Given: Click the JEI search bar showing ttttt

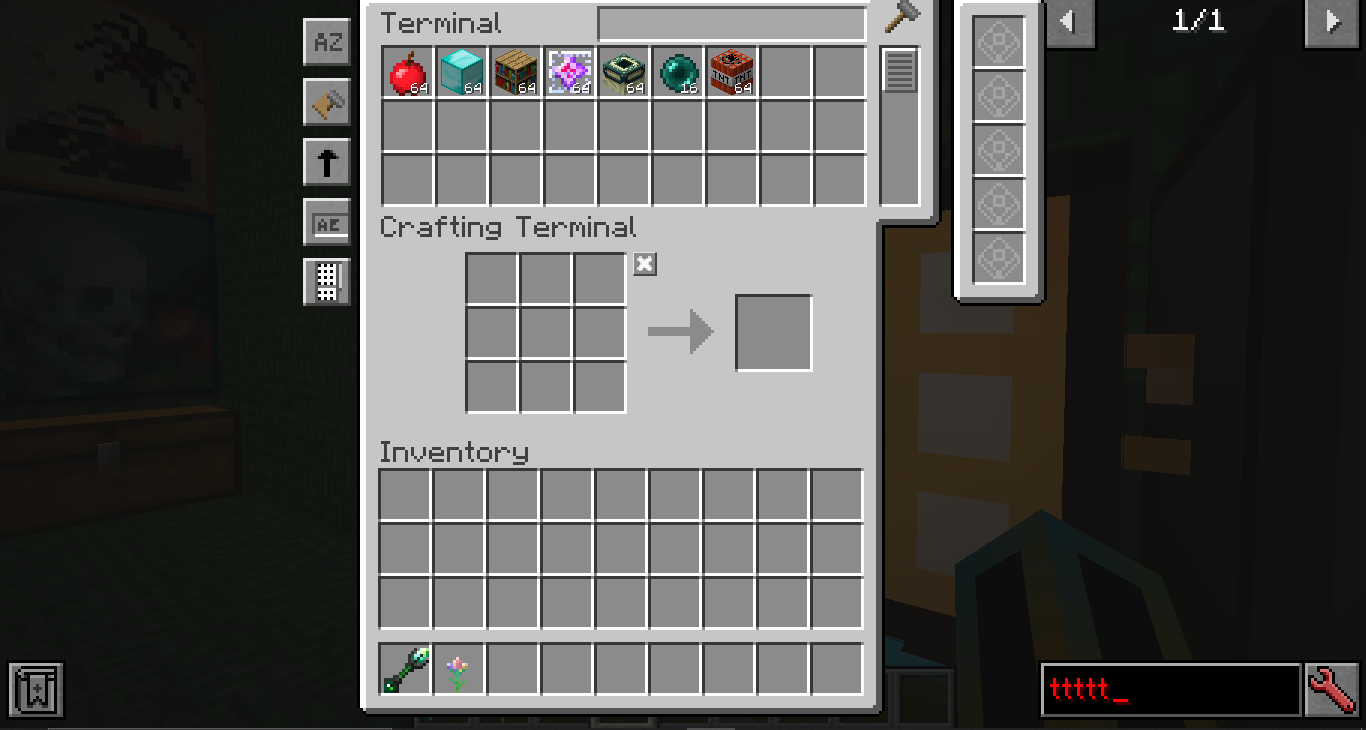Looking at the screenshot, I should pos(1170,689).
